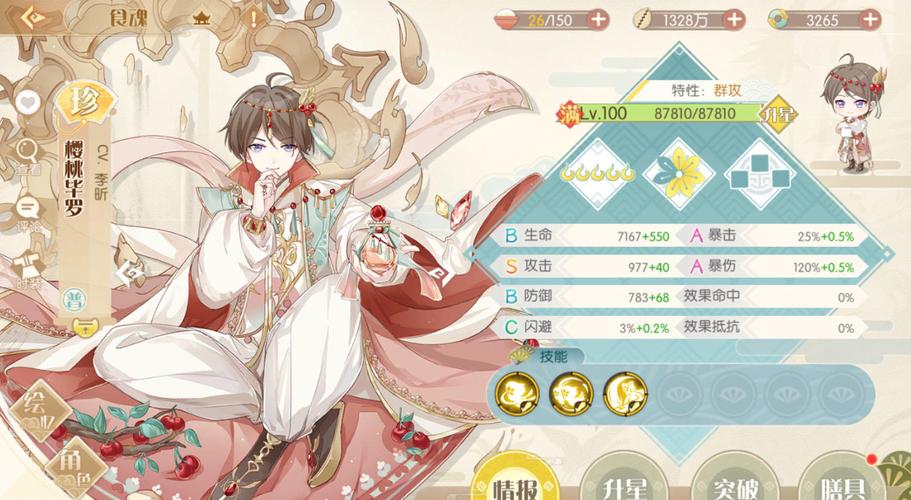911x500 pixels.
Task: Select the yellow flower diamond tile
Action: click(x=679, y=172)
